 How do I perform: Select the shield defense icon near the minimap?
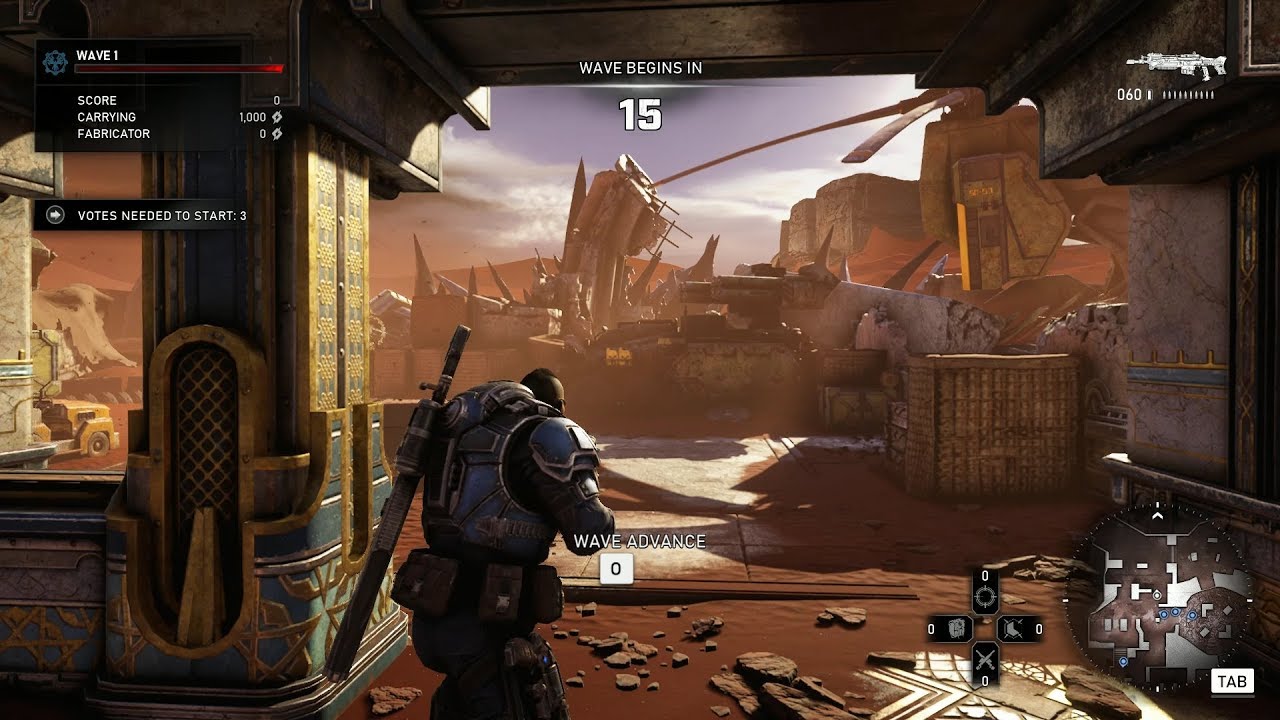coord(1013,627)
